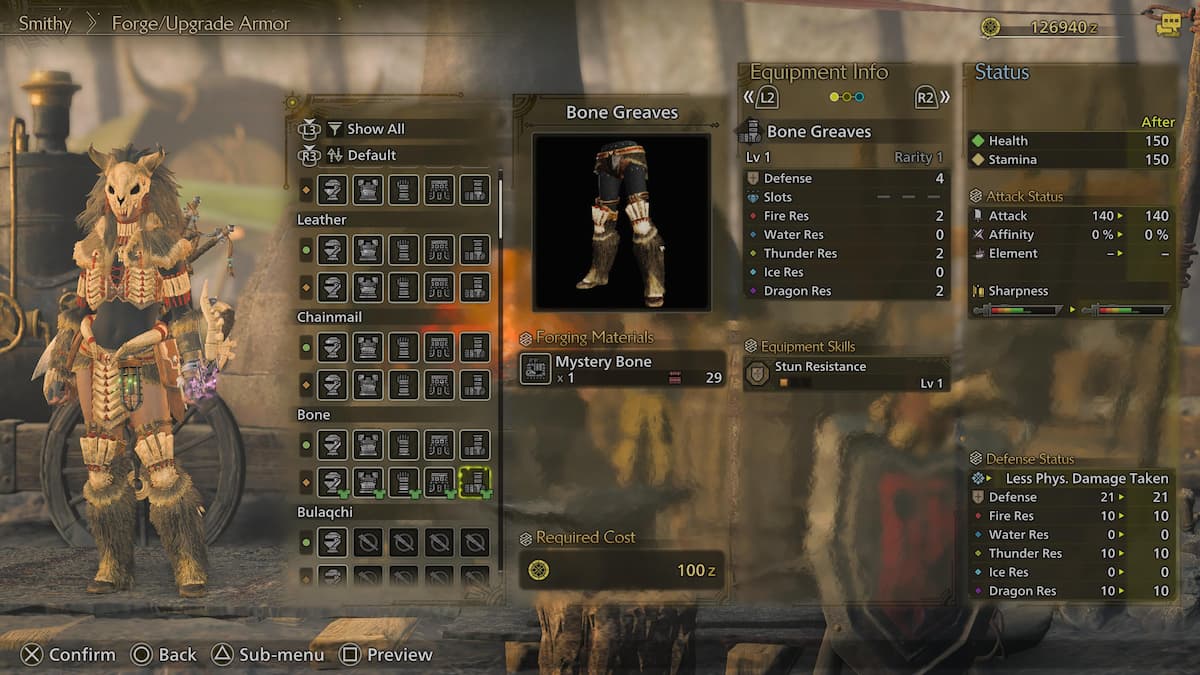Image resolution: width=1200 pixels, height=675 pixels.
Task: Choose Leather chest armor in green-dot row
Action: coord(368,249)
